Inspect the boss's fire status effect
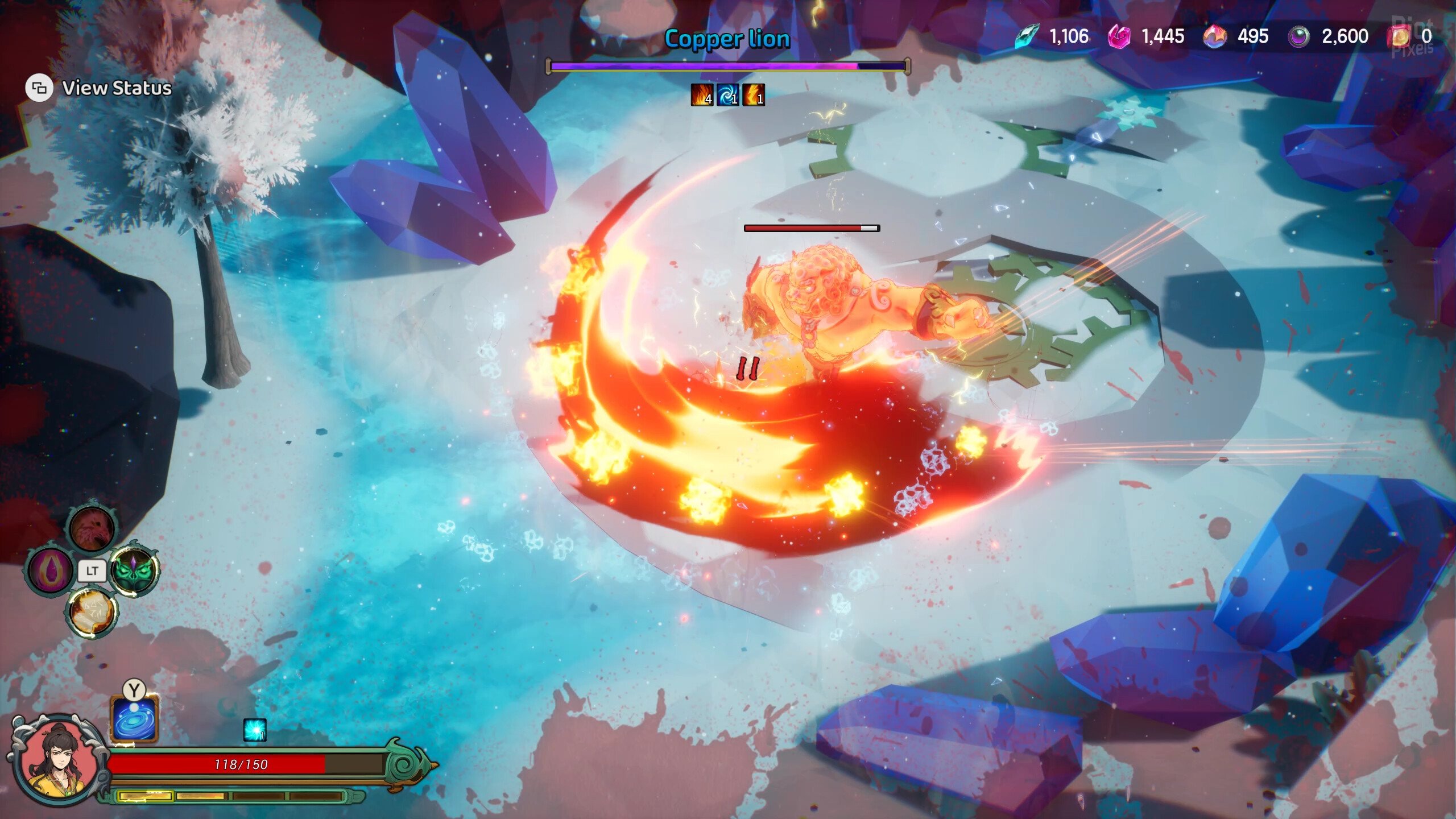 click(x=702, y=94)
